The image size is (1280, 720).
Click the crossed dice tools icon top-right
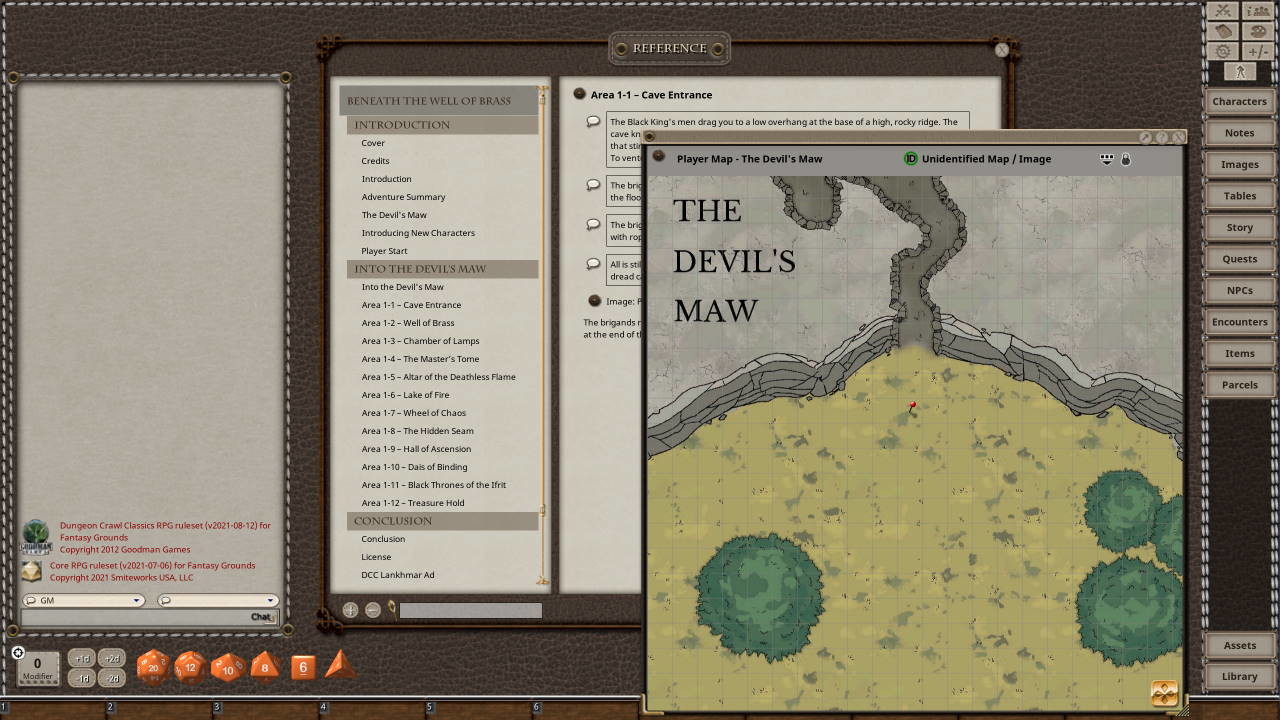coord(1222,10)
